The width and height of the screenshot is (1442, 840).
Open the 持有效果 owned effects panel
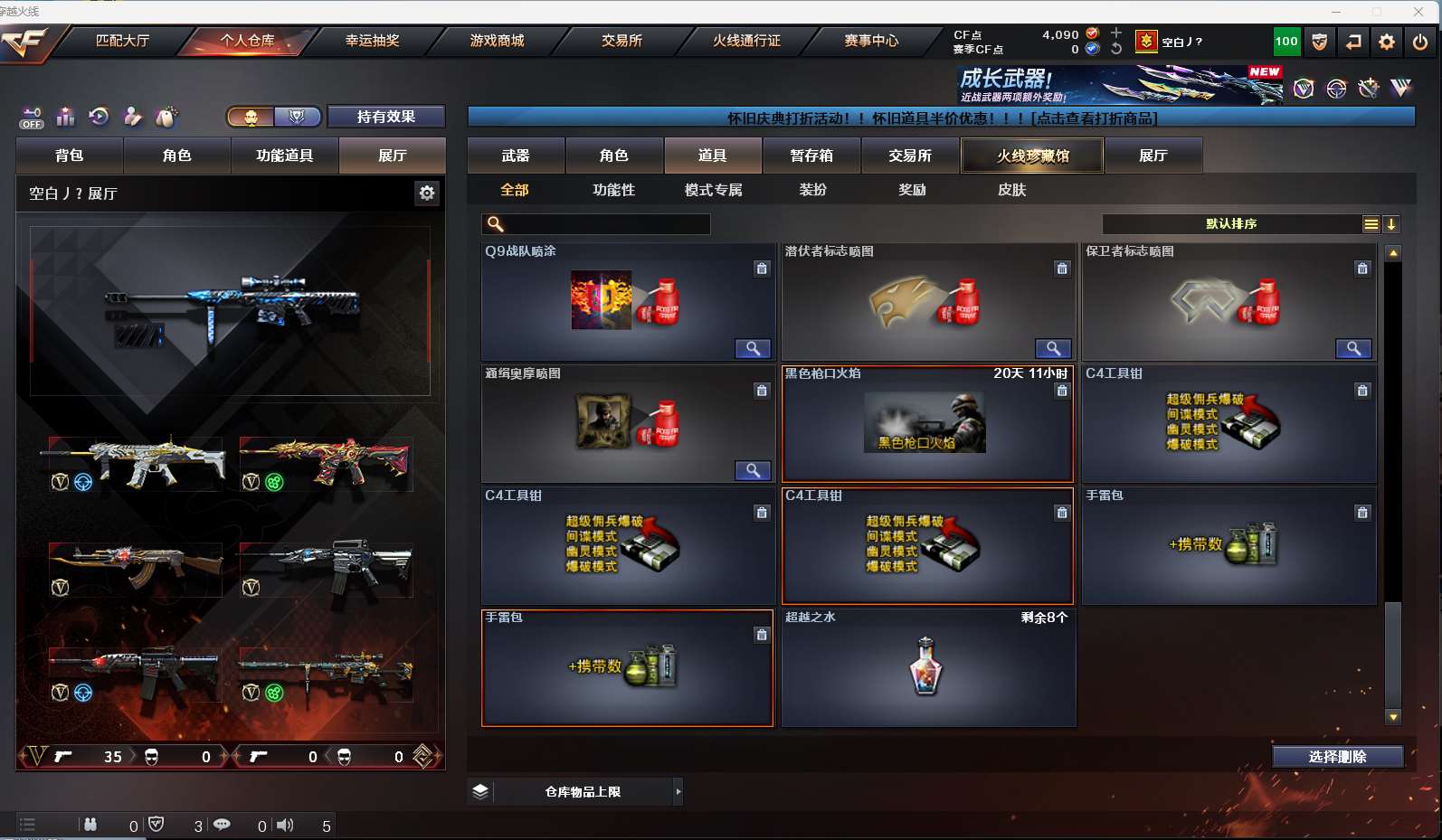pos(385,117)
